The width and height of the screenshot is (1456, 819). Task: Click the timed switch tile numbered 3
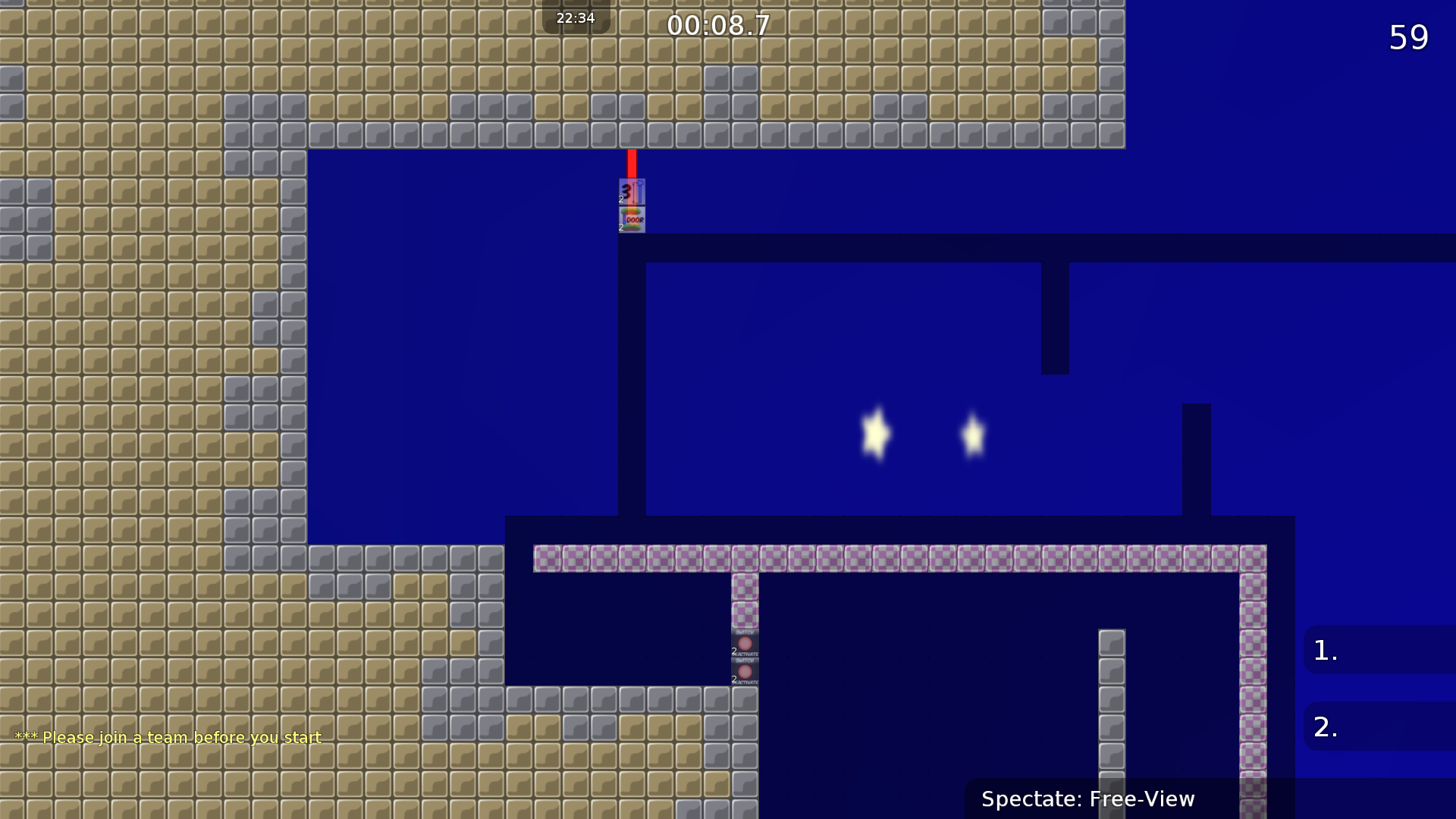point(631,191)
